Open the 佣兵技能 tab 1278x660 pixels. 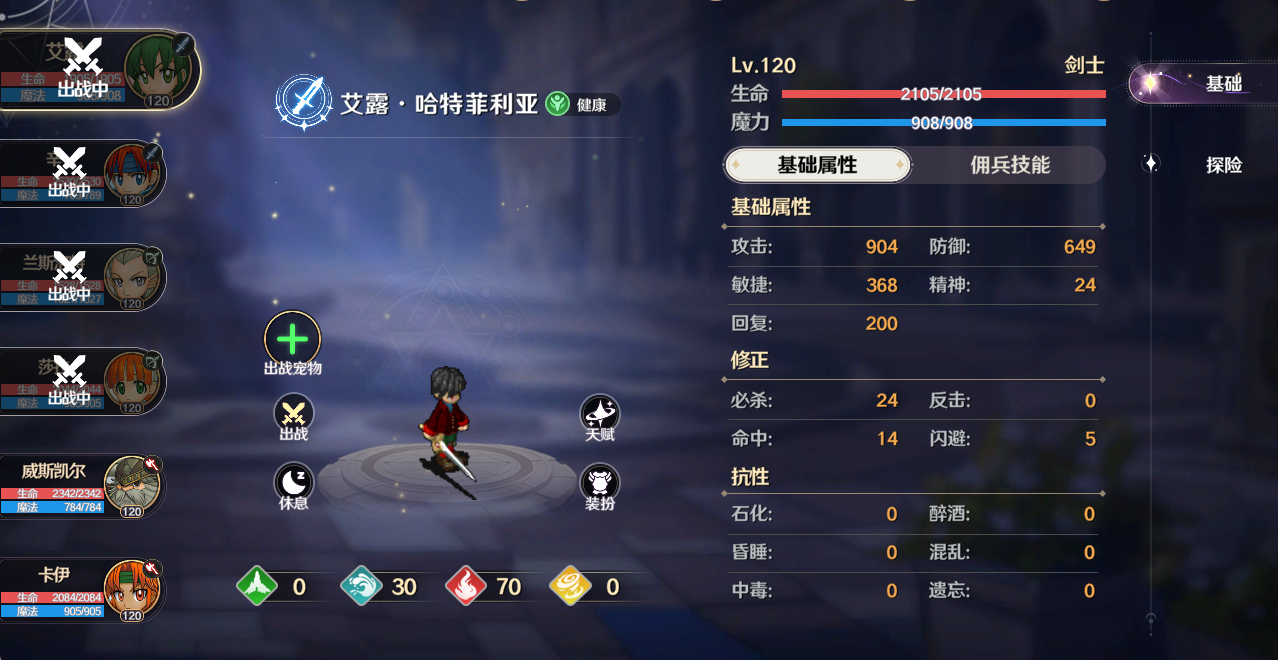1010,165
